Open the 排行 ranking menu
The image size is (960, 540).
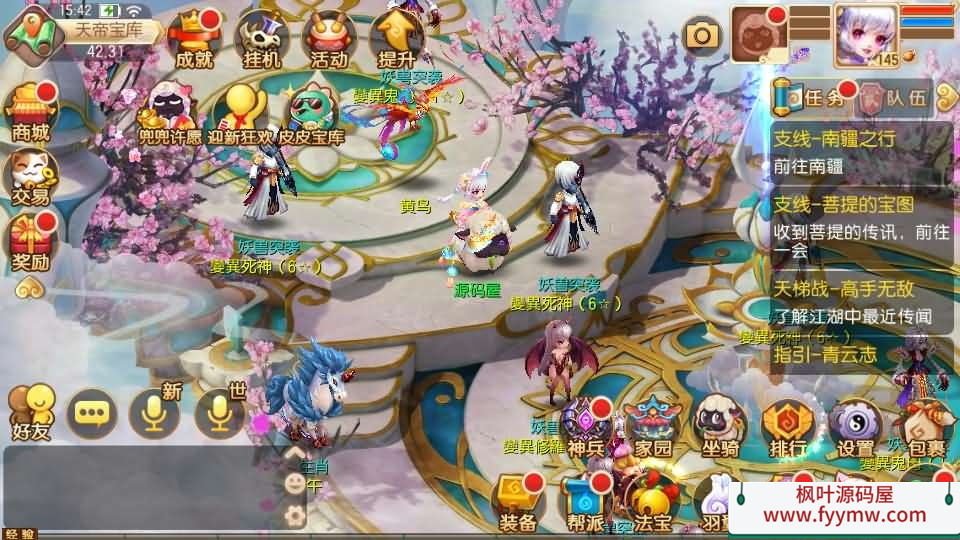tap(788, 428)
